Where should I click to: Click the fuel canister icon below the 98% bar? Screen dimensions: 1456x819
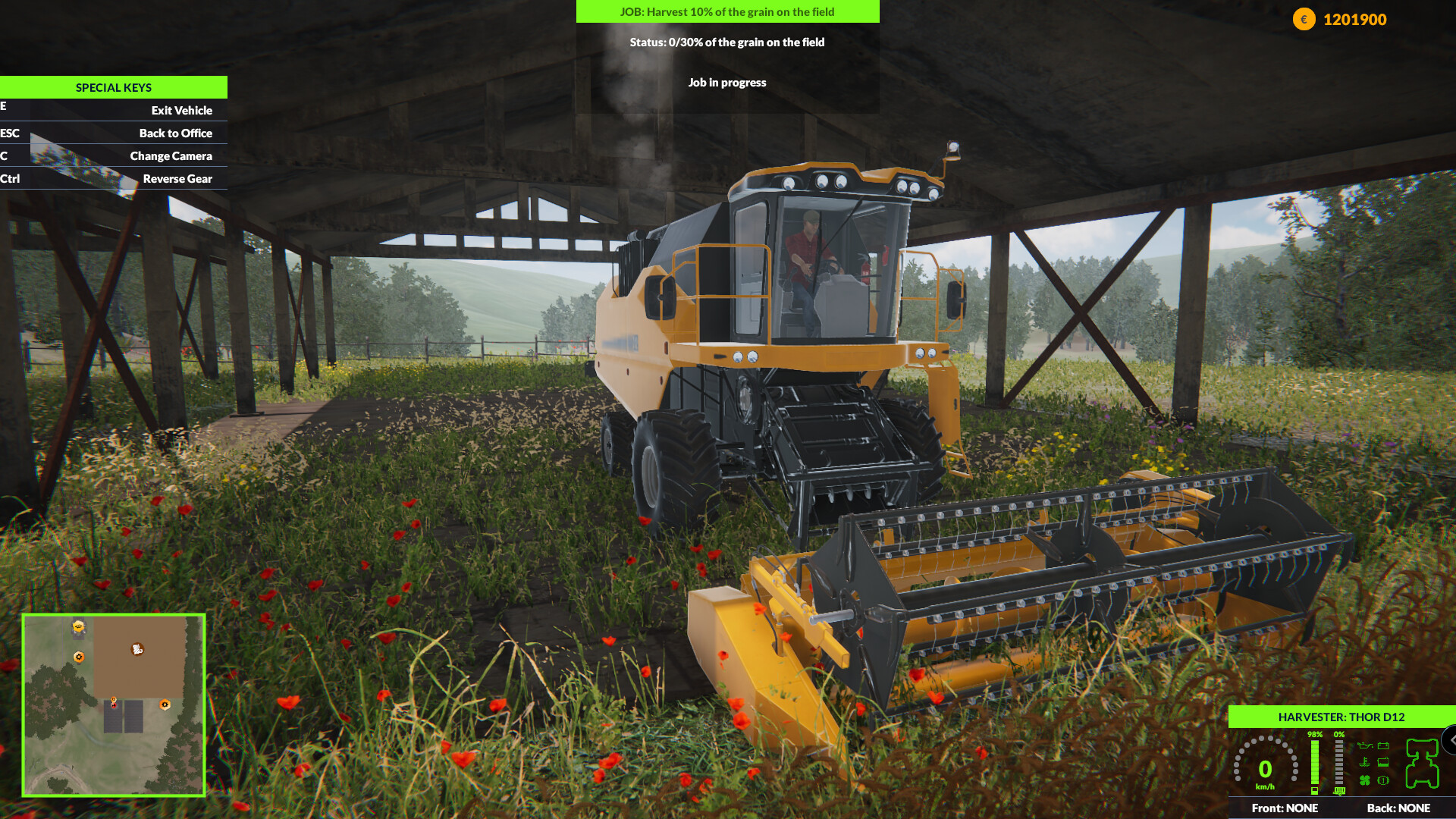[x=1315, y=790]
